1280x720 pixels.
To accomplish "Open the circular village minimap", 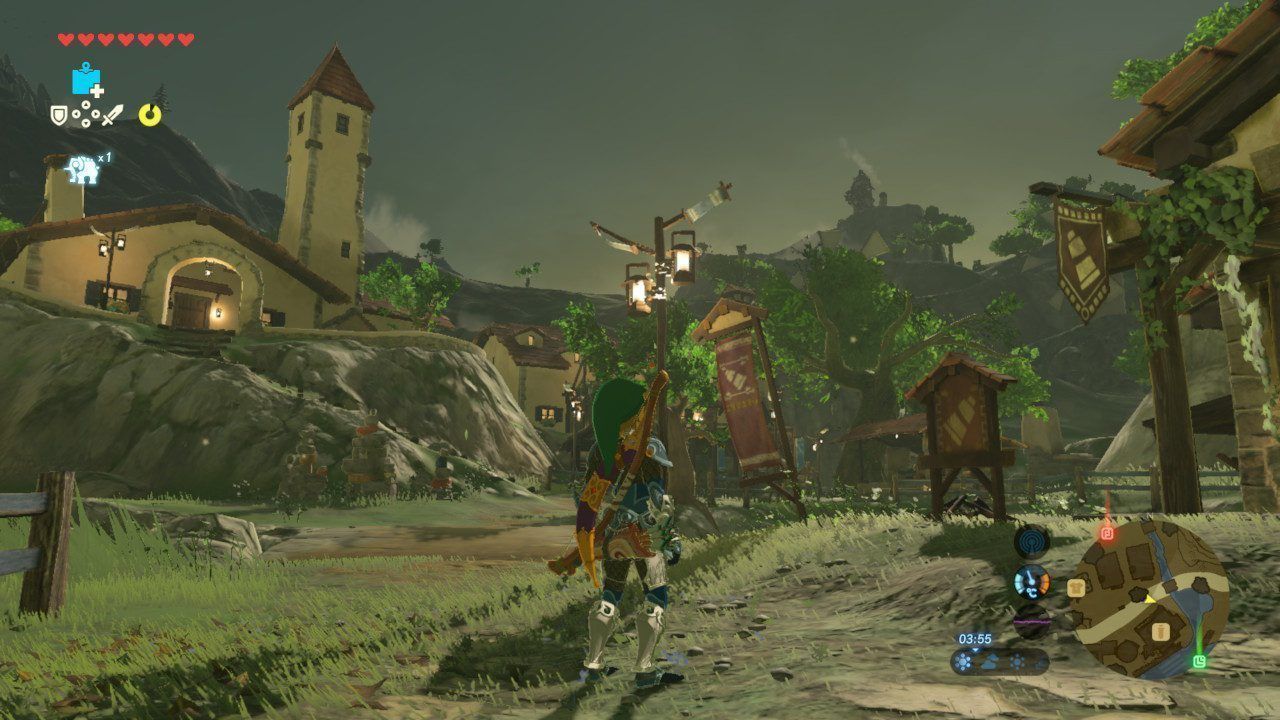I will (1148, 598).
